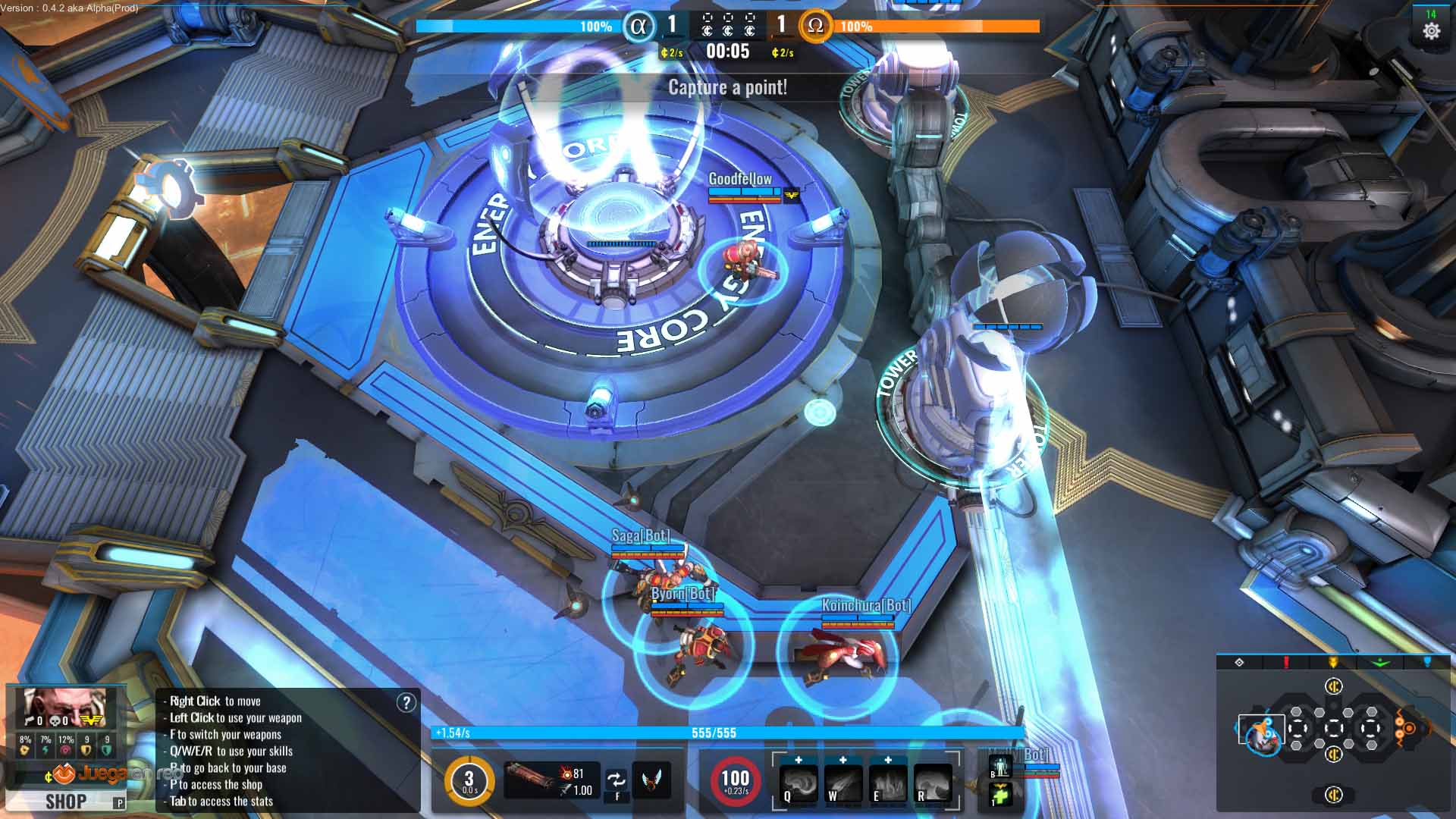Level up the W skill via plus button
The image size is (1456, 819).
coord(843,759)
